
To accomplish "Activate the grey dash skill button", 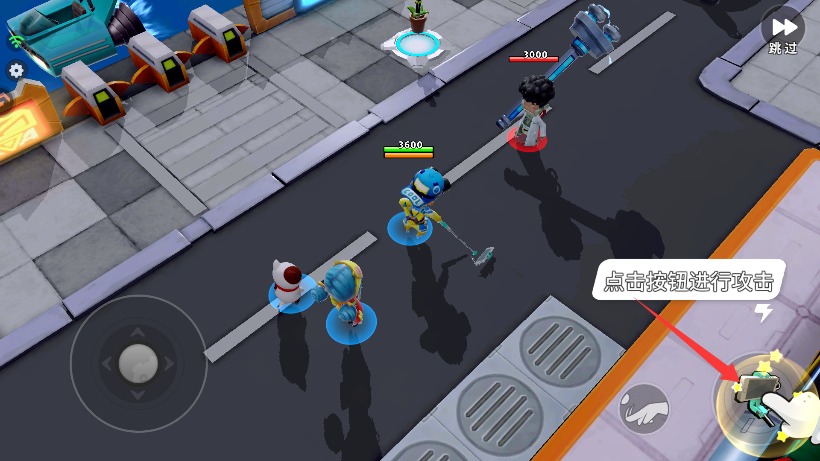I will point(645,407).
